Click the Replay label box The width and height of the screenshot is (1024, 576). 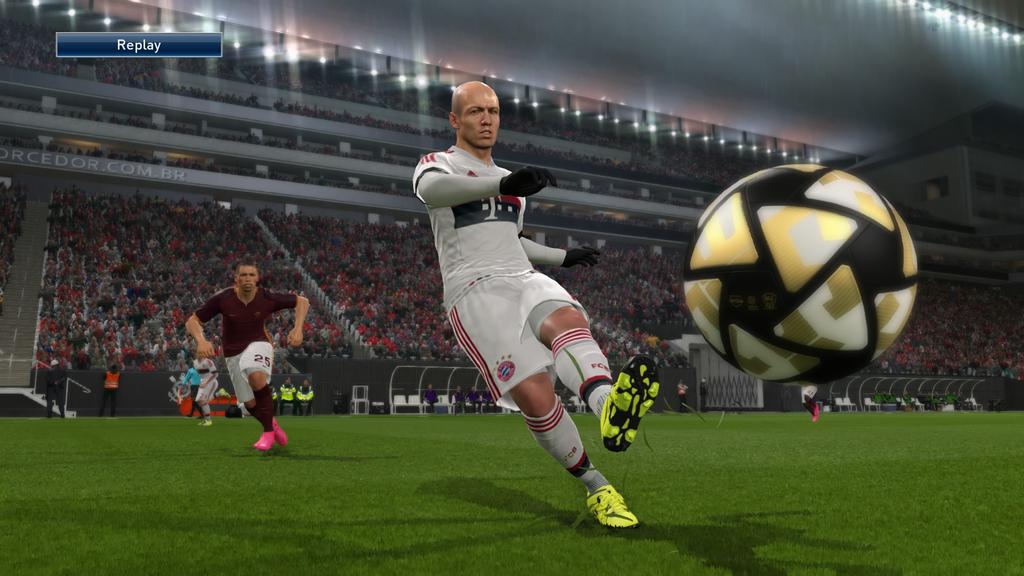click(x=139, y=45)
